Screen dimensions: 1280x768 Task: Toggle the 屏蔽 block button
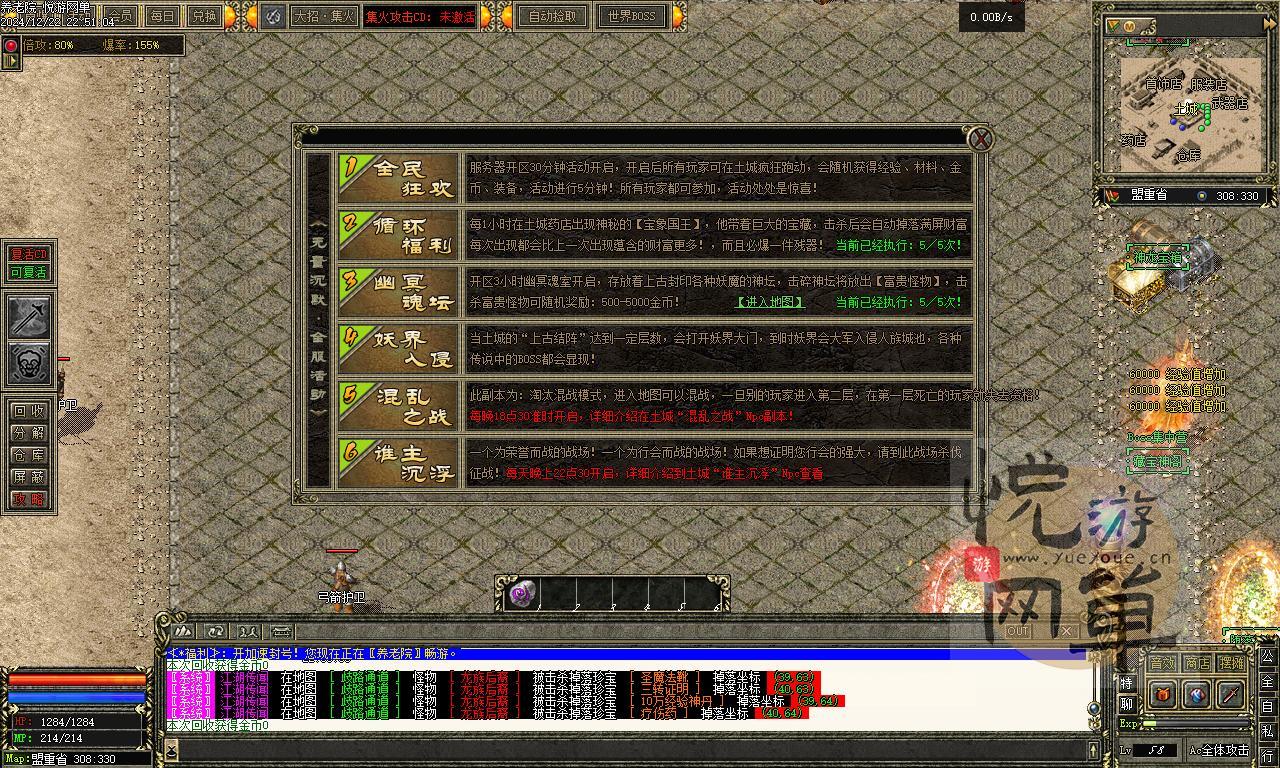click(x=29, y=477)
